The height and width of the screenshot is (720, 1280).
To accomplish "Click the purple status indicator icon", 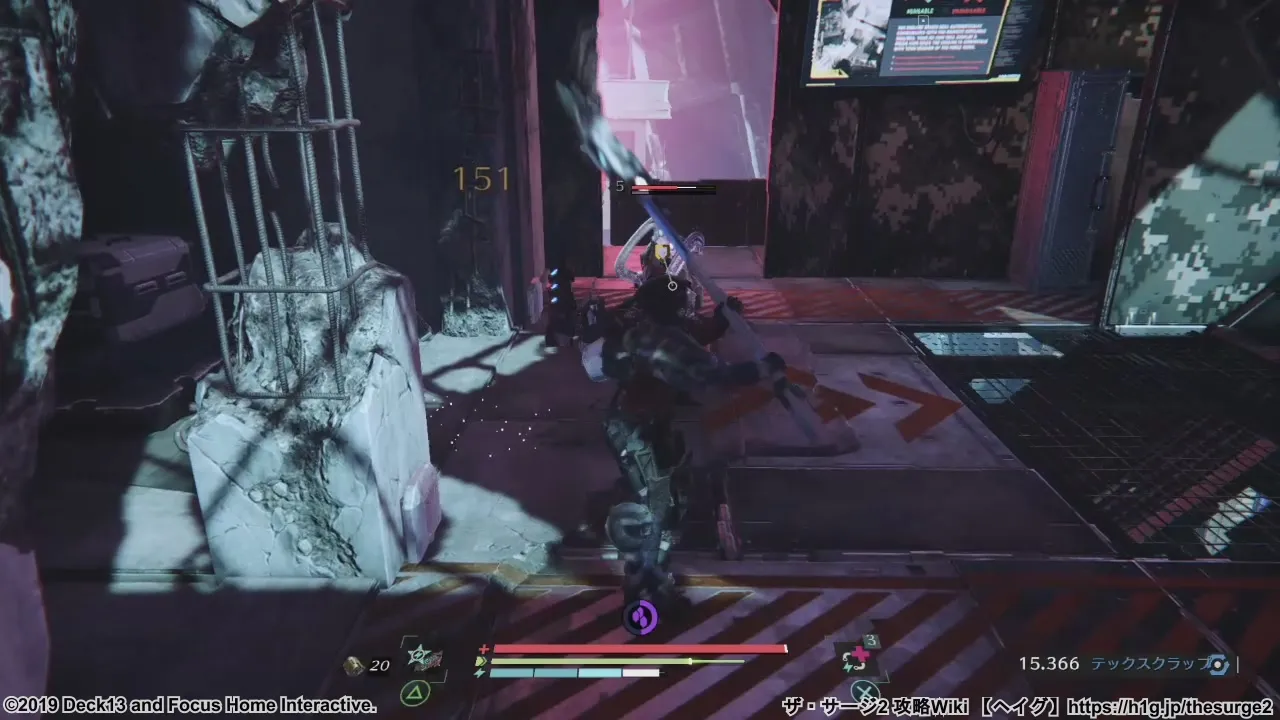I will 640,616.
